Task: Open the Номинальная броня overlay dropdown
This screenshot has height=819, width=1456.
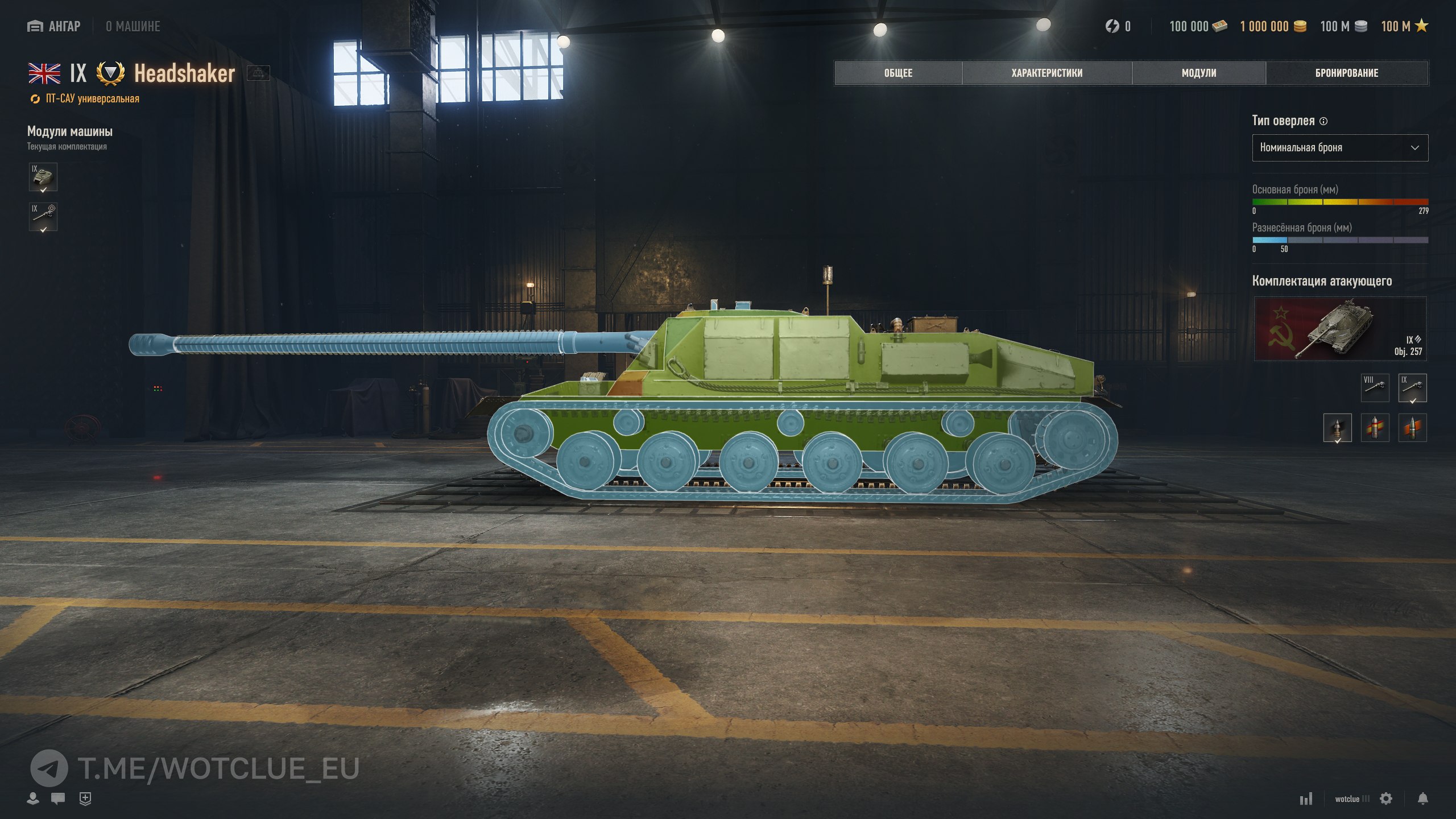Action: (1339, 148)
